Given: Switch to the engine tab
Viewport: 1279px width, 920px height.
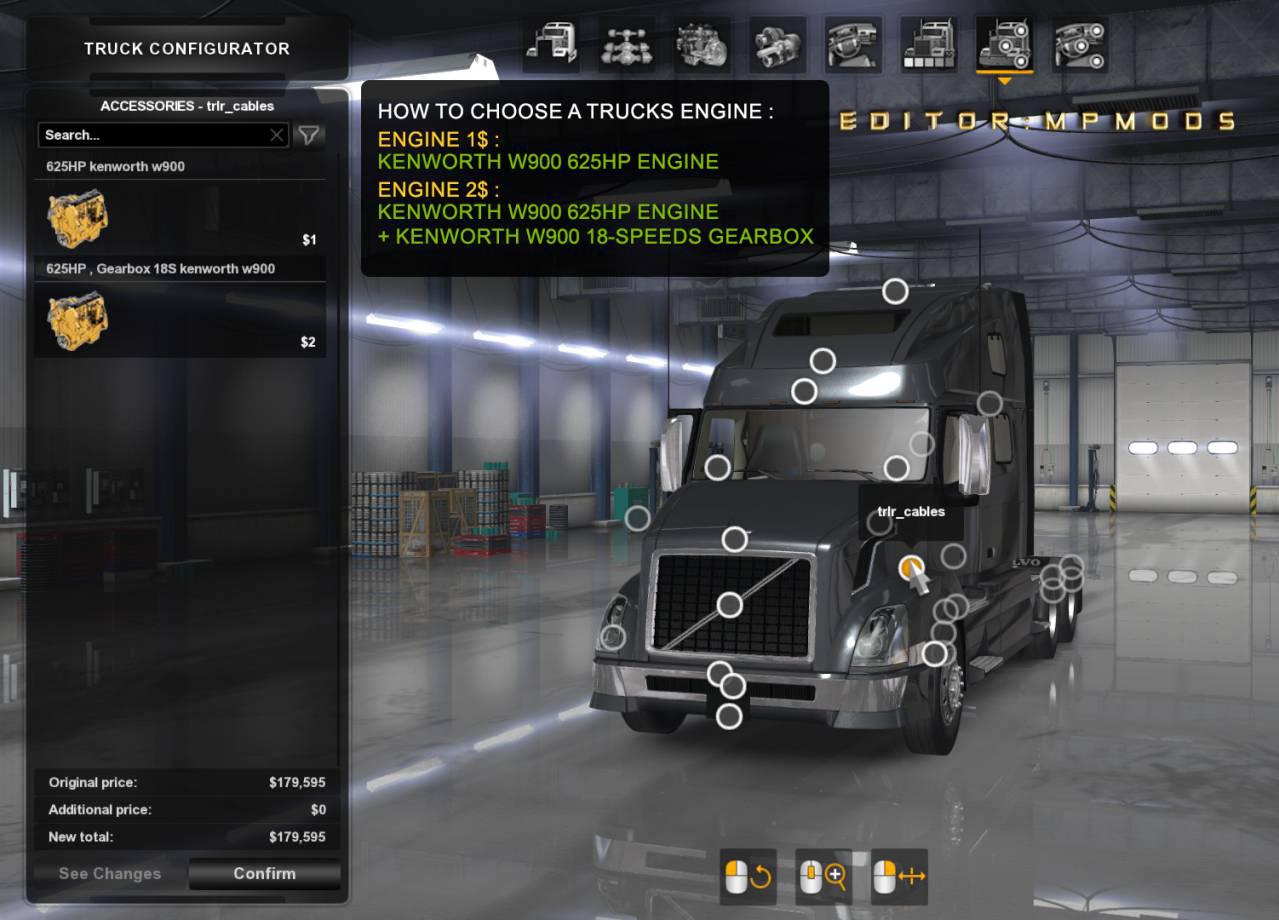Looking at the screenshot, I should tap(702, 45).
